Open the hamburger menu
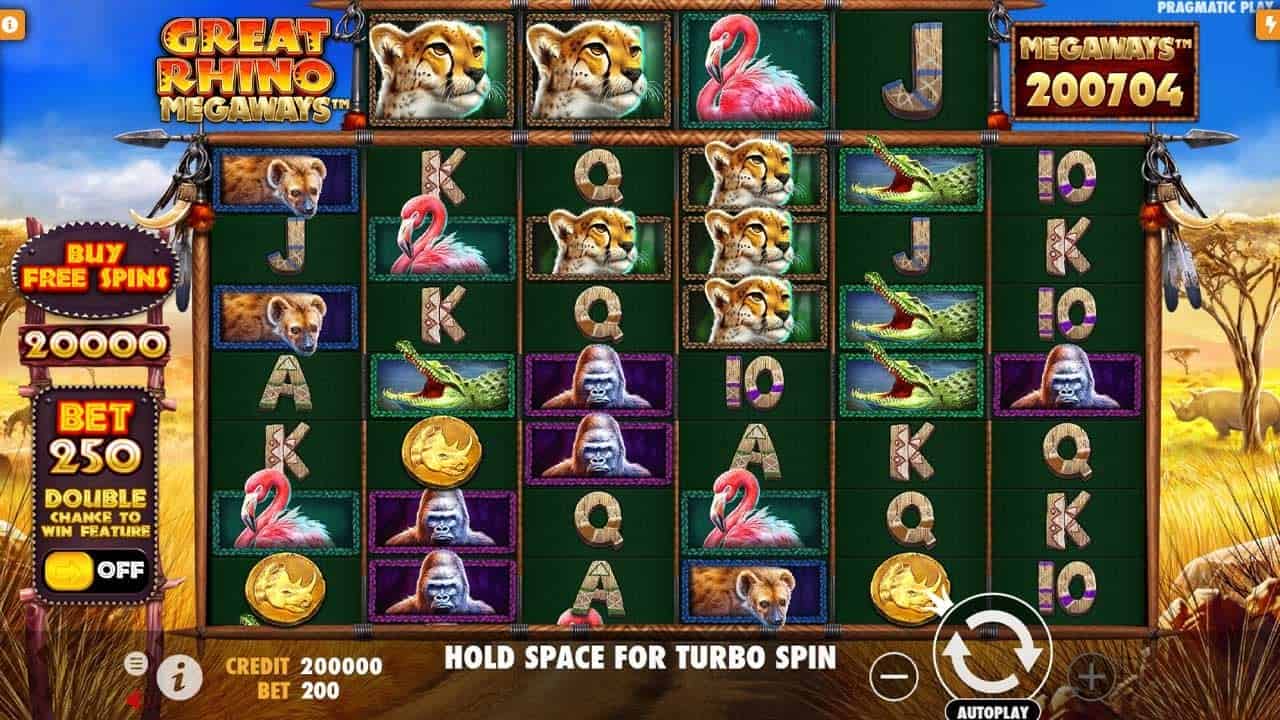 [136, 663]
